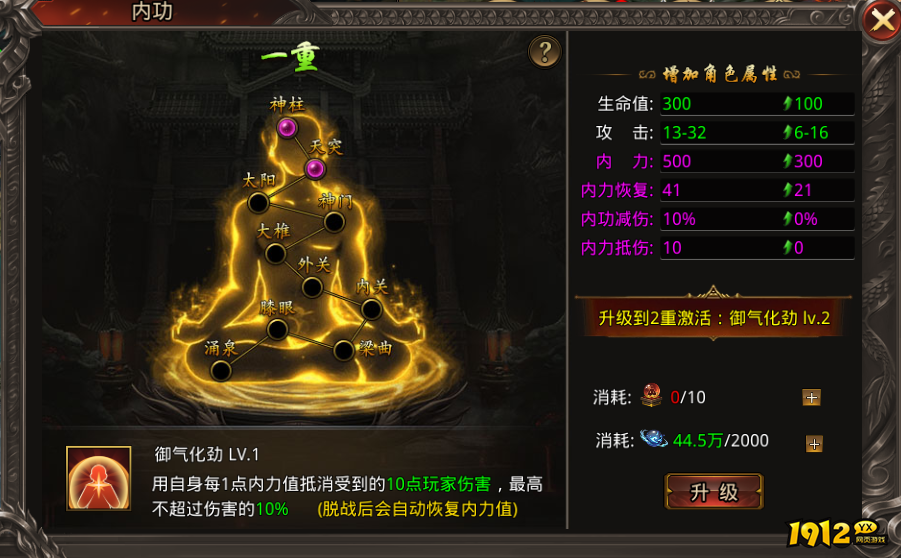Select the 梁曲 acupoint node
The width and height of the screenshot is (901, 558).
343,350
